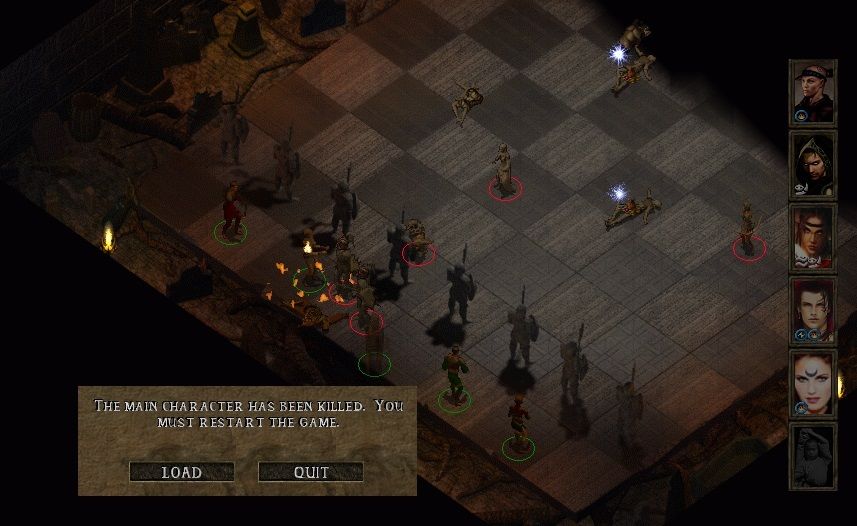The image size is (857, 526).
Task: Click the greyed-out dead character portrait
Action: (x=812, y=455)
